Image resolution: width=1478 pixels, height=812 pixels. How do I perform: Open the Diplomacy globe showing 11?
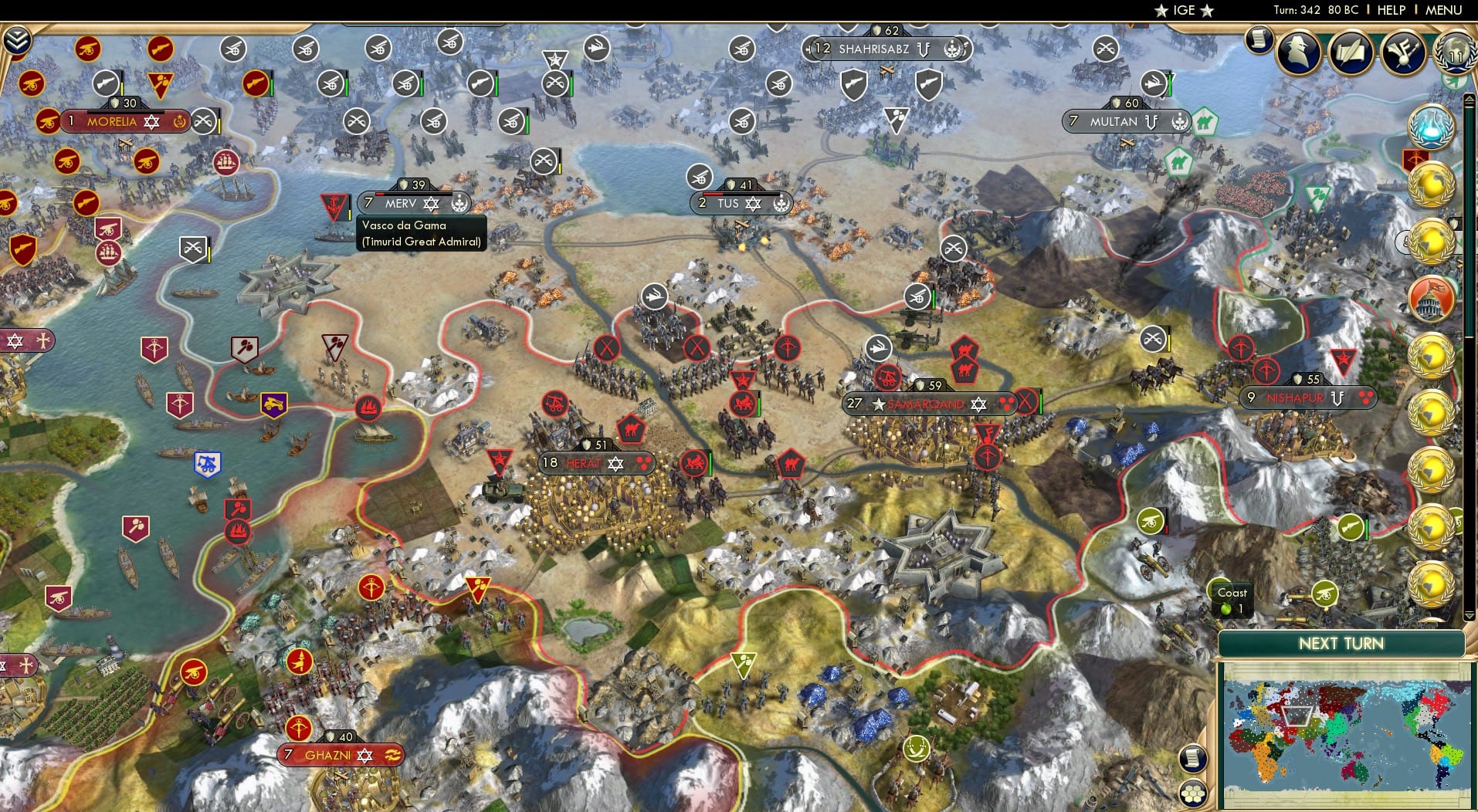[x=1455, y=54]
